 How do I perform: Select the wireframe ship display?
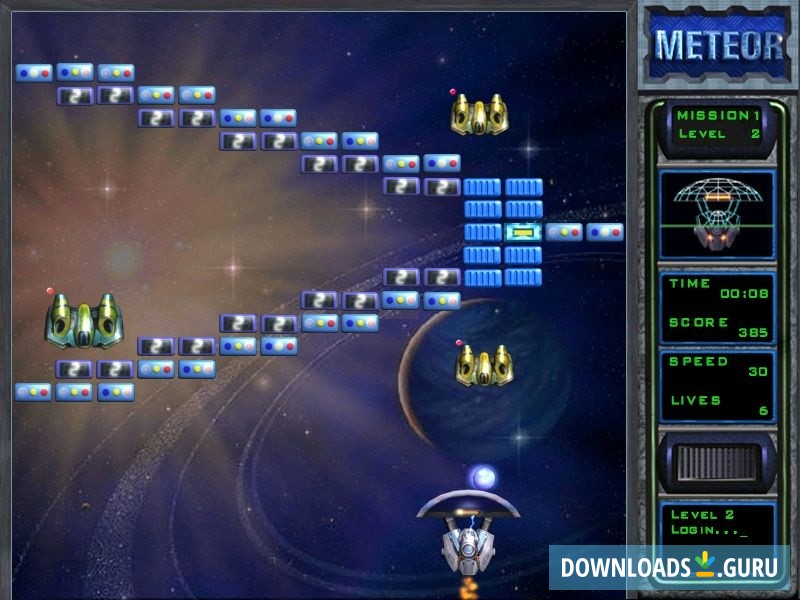[x=716, y=213]
